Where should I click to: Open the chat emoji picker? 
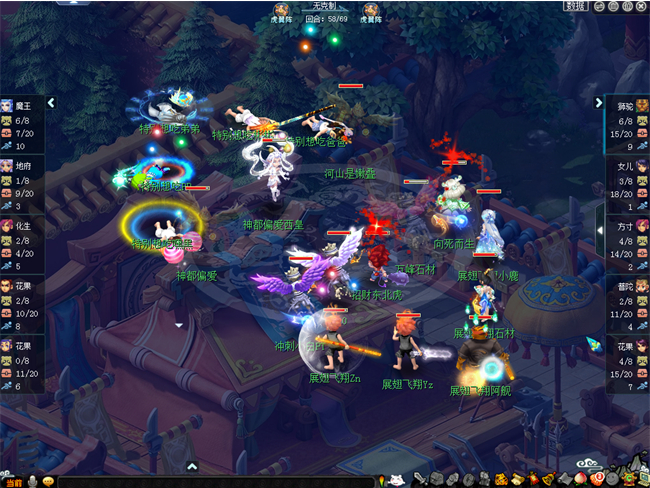(47, 481)
